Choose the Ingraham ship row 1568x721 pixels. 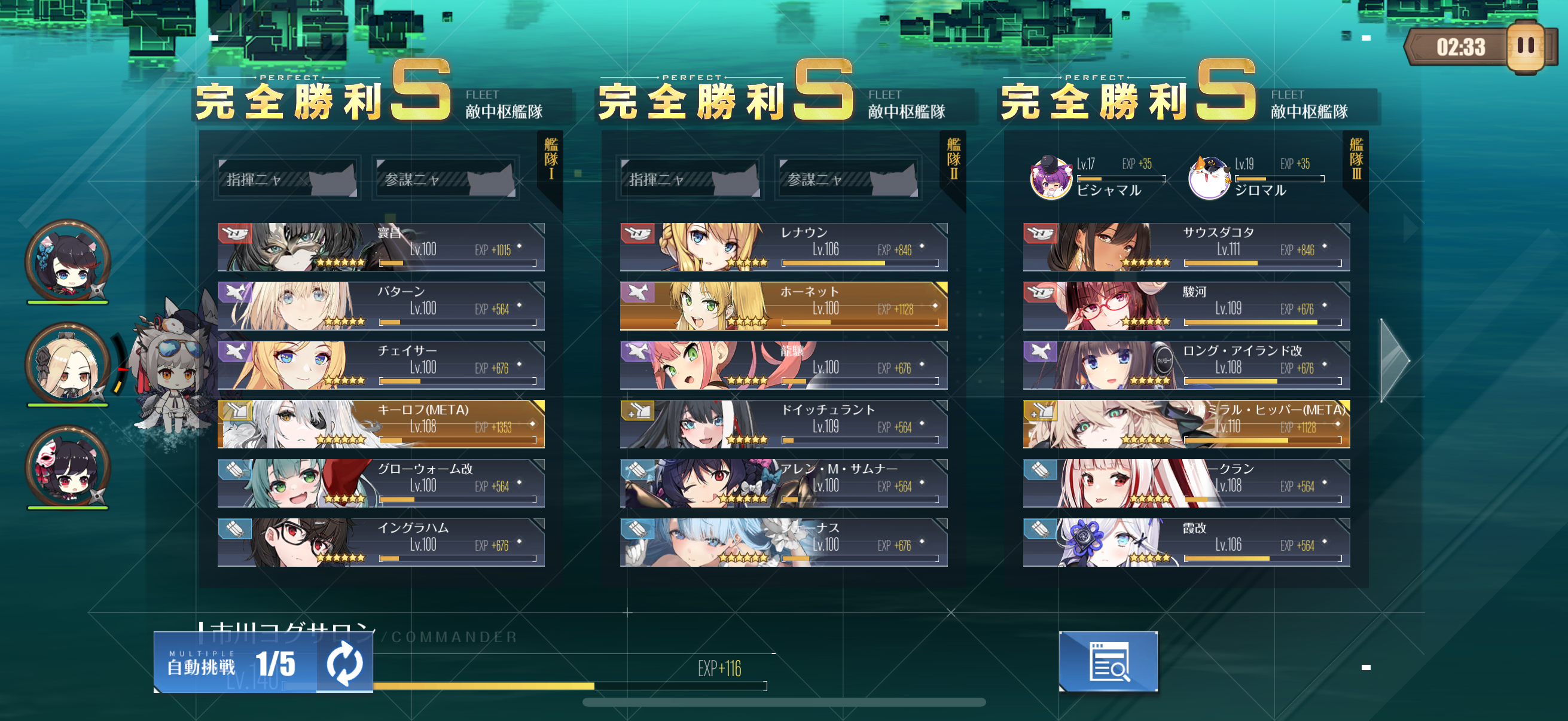(x=381, y=542)
